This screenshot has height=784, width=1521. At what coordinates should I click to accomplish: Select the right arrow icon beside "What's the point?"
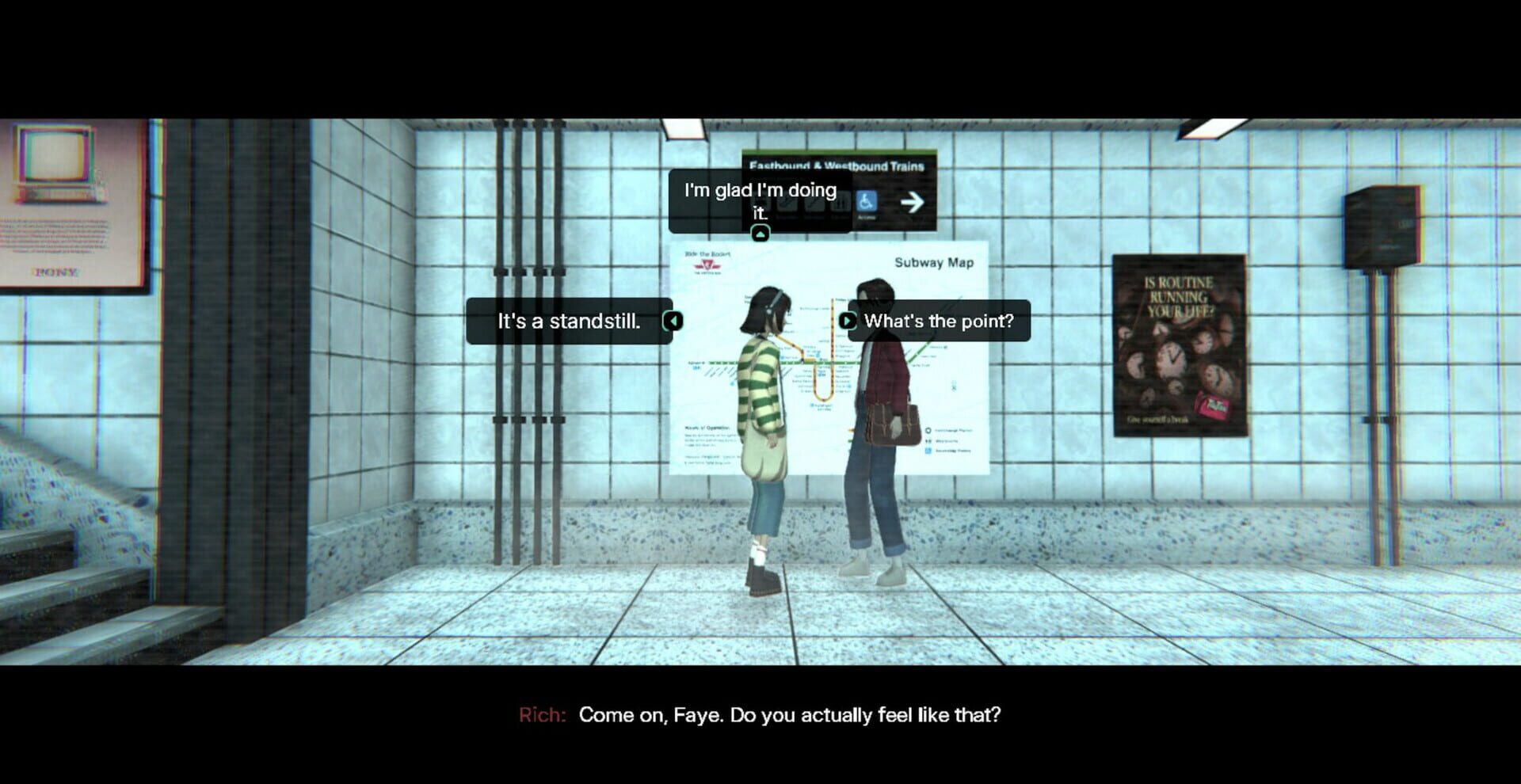(846, 322)
